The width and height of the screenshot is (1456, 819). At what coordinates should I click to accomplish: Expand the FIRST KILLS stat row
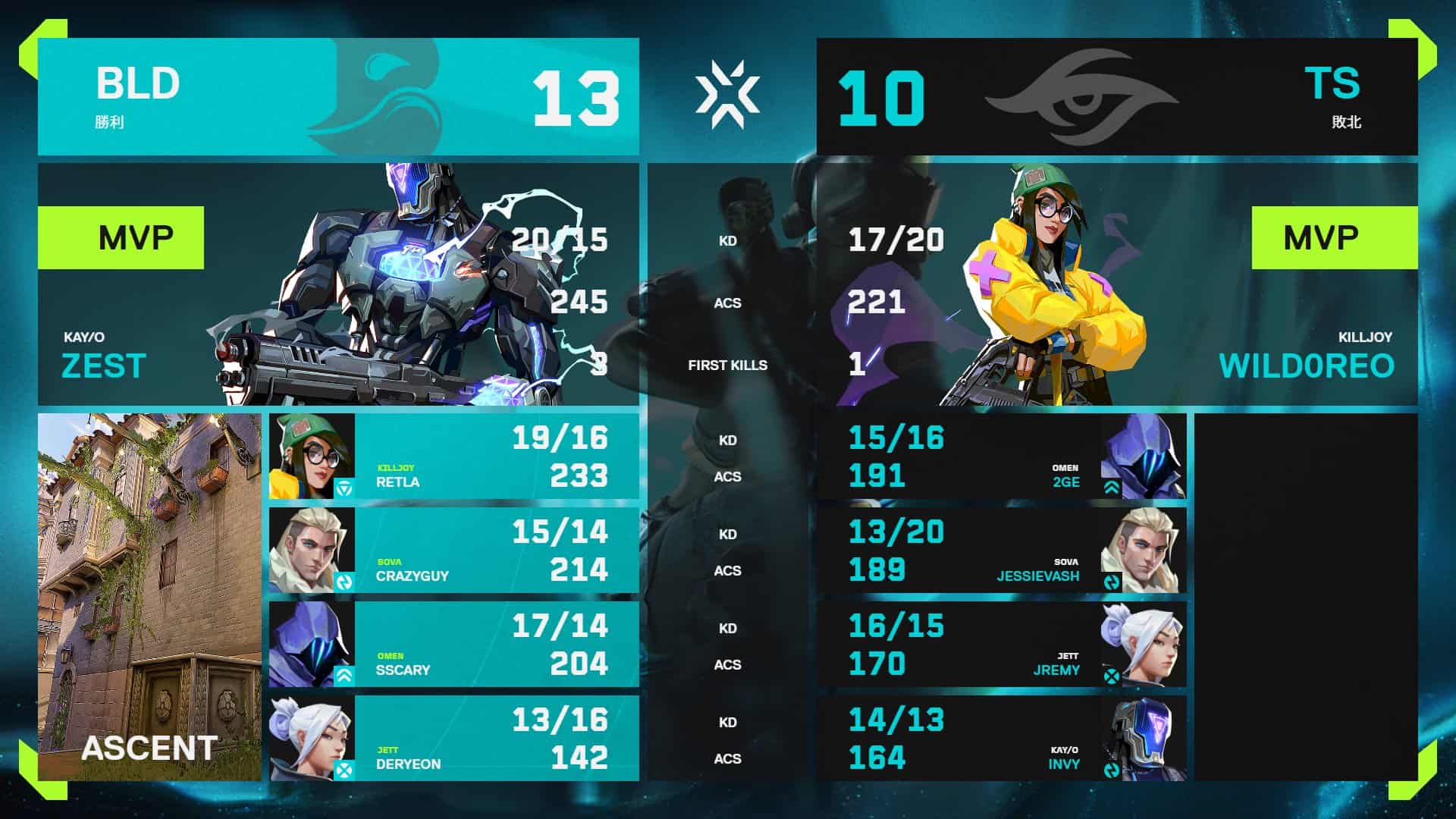coord(728,365)
